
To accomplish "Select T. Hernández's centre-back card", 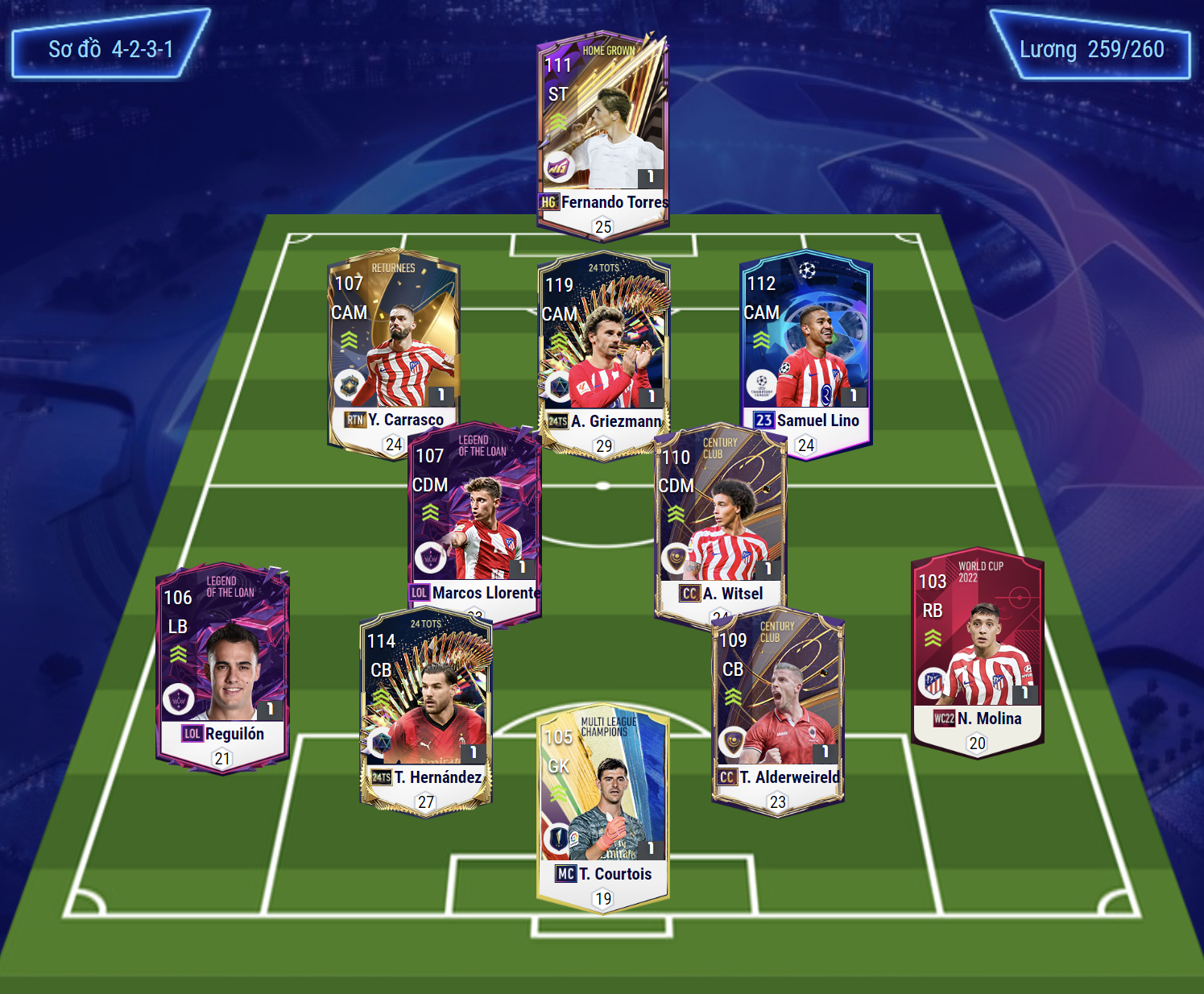I will point(425,709).
